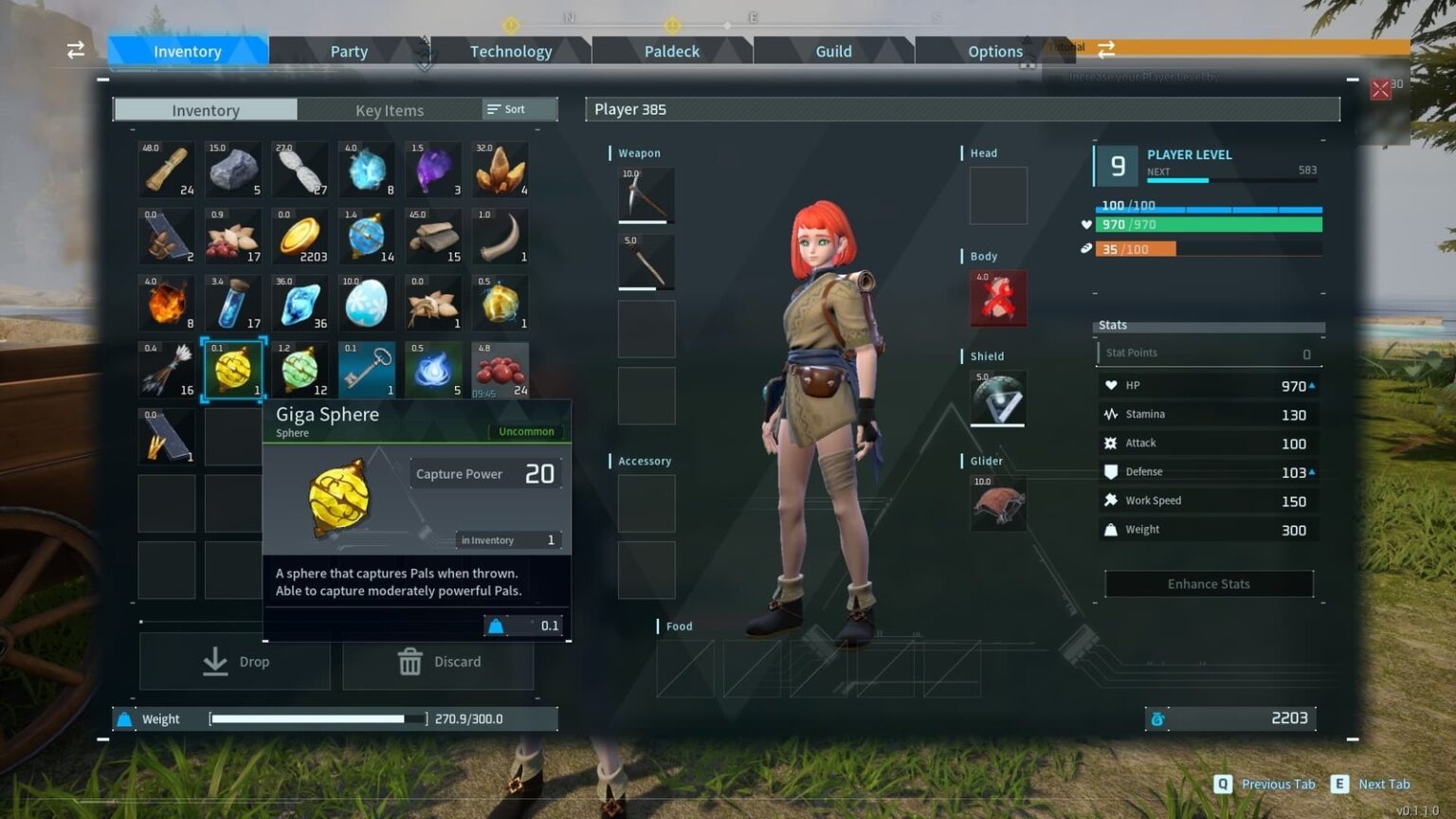
Task: Select the gold coin stack in inventory
Action: (x=300, y=237)
